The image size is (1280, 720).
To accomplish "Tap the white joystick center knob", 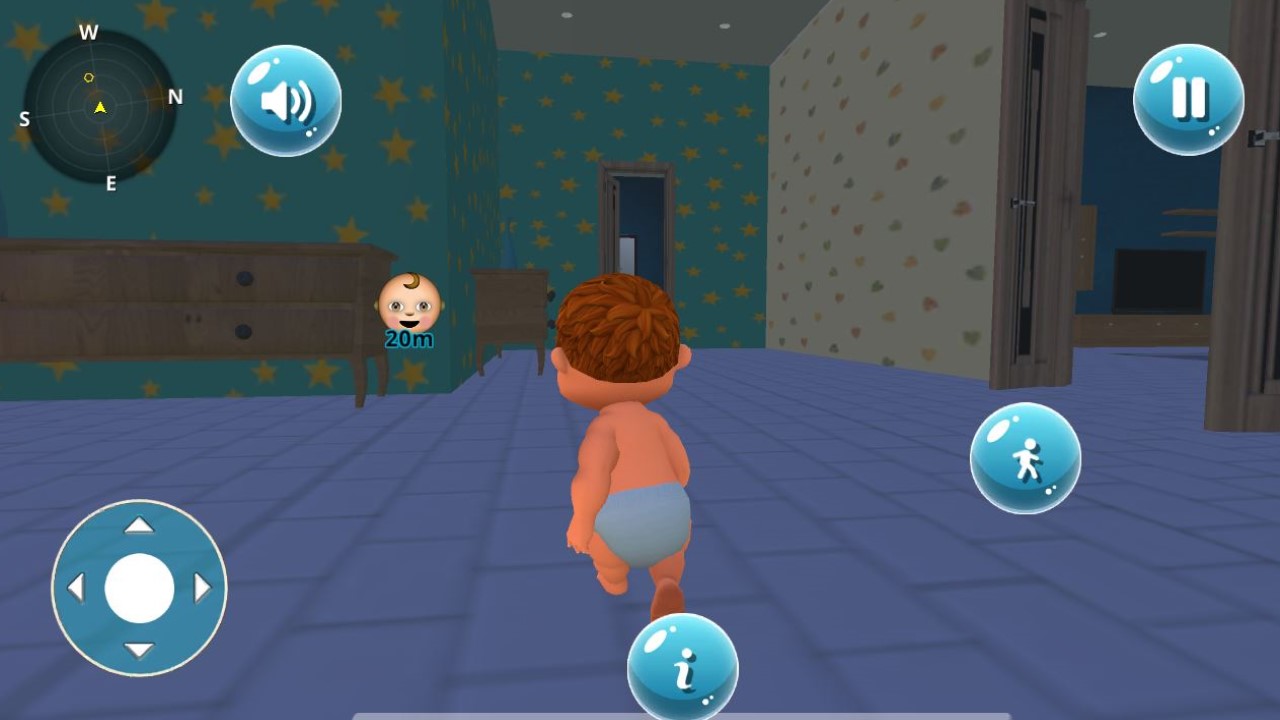I will [x=139, y=588].
